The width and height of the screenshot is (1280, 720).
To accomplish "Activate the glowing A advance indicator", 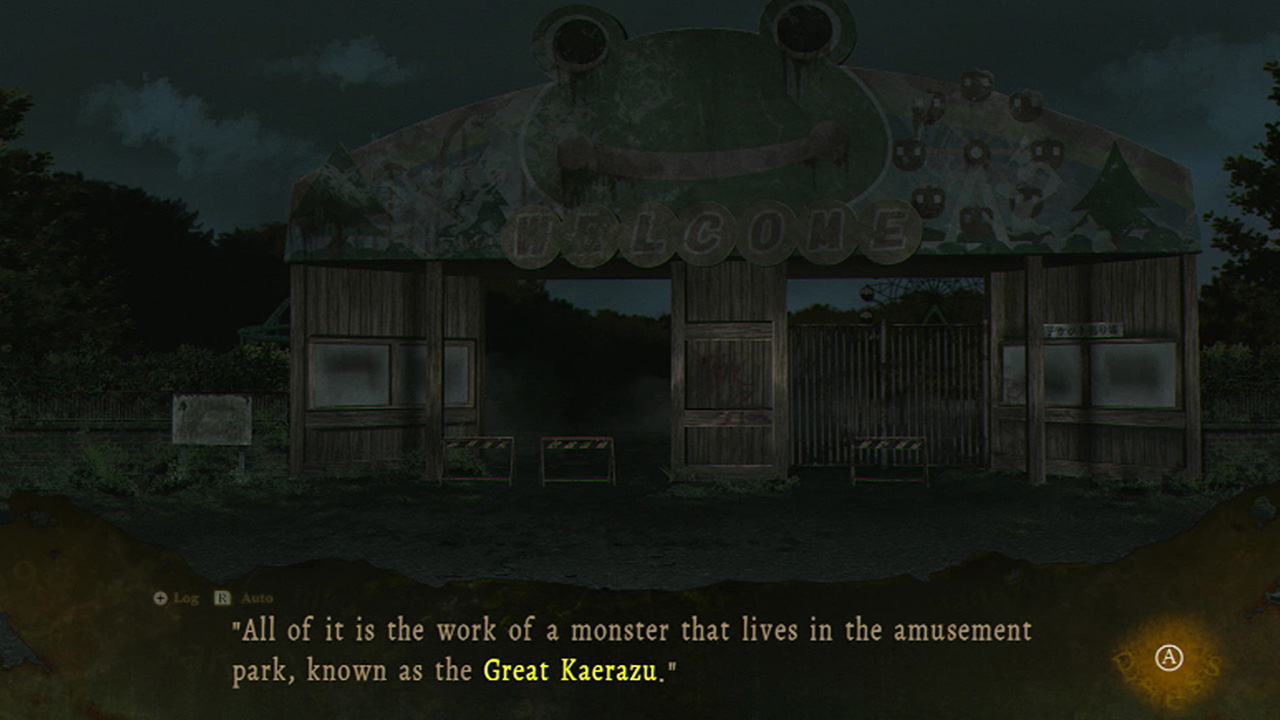I will (x=1168, y=656).
